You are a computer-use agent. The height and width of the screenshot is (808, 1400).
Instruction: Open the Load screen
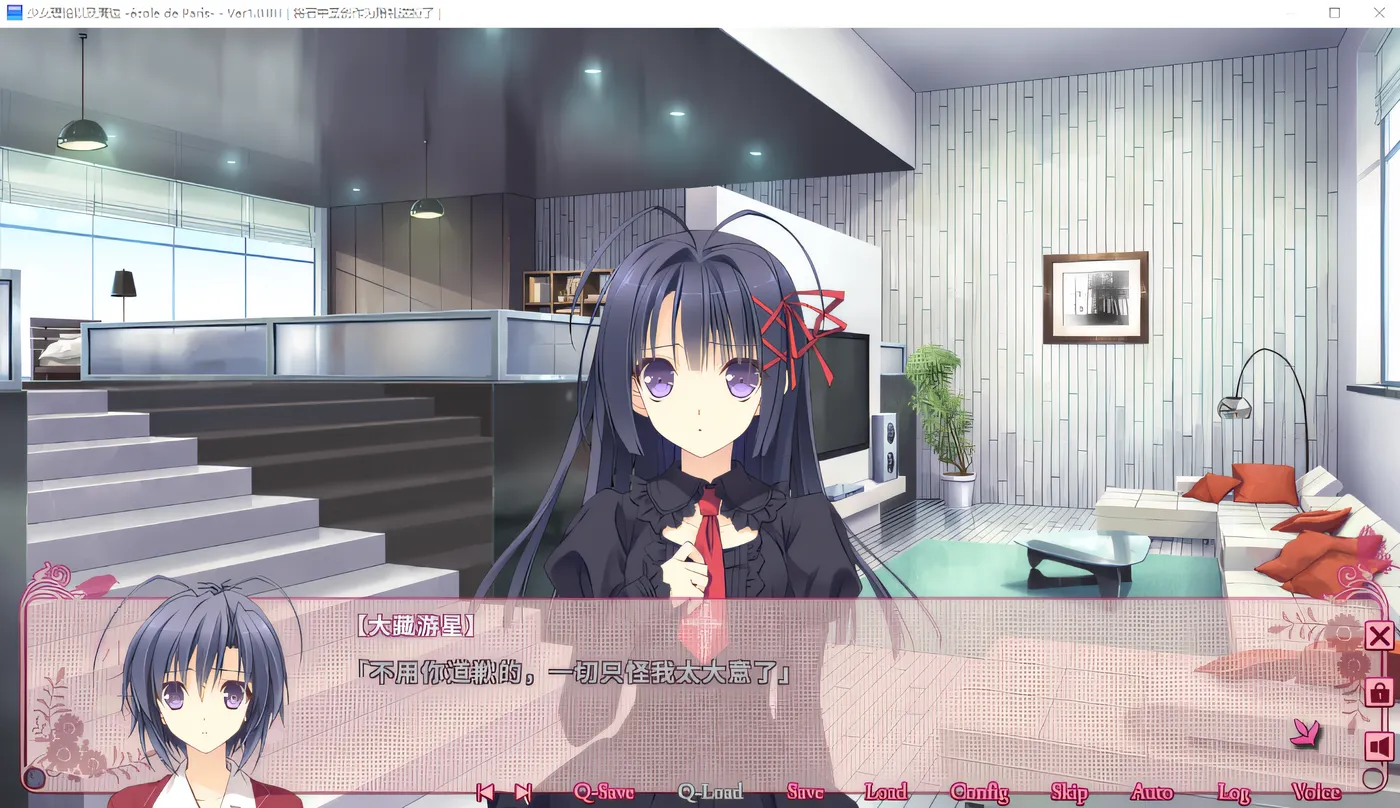pyautogui.click(x=884, y=790)
